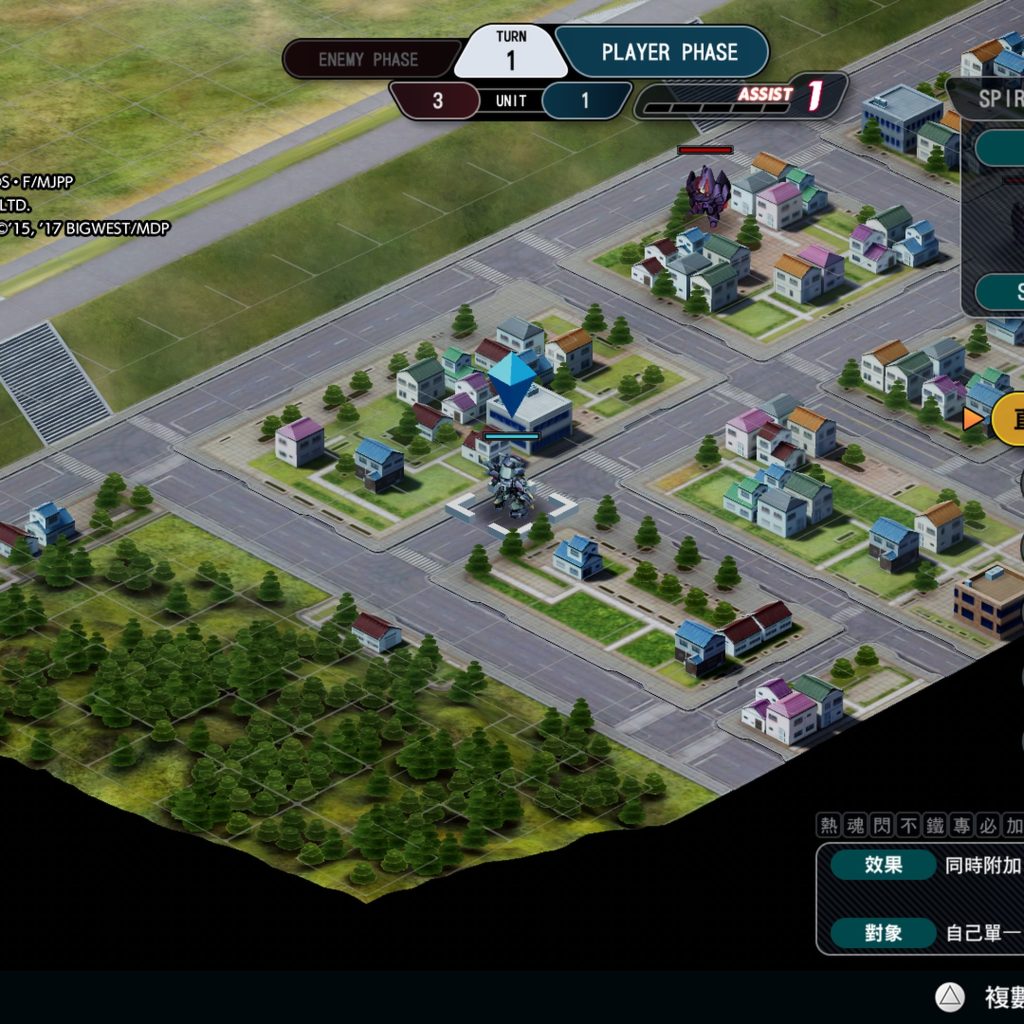
Task: Select the 加 spirit status icon
Action: (1012, 825)
